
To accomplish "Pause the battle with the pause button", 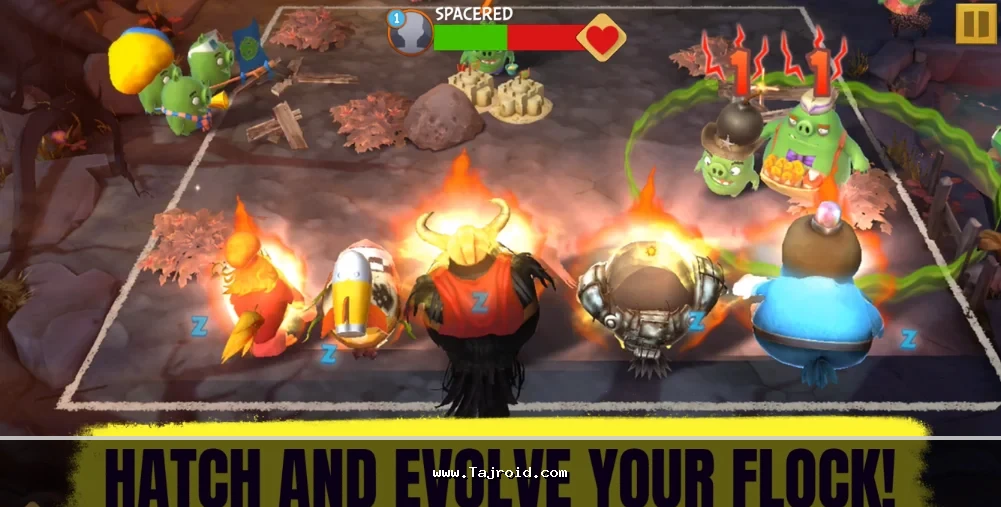I will [x=975, y=23].
